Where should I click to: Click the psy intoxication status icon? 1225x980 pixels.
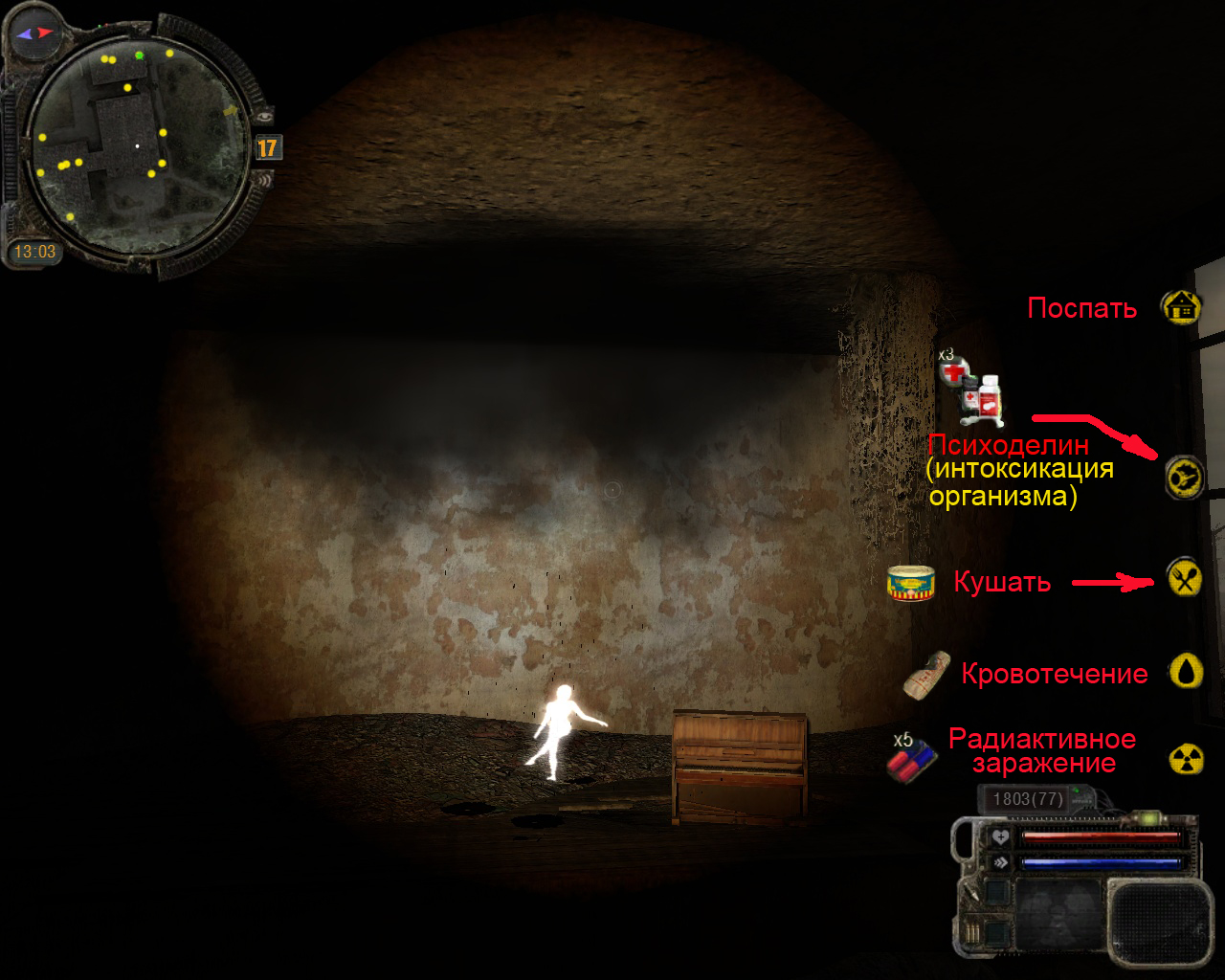[1184, 476]
